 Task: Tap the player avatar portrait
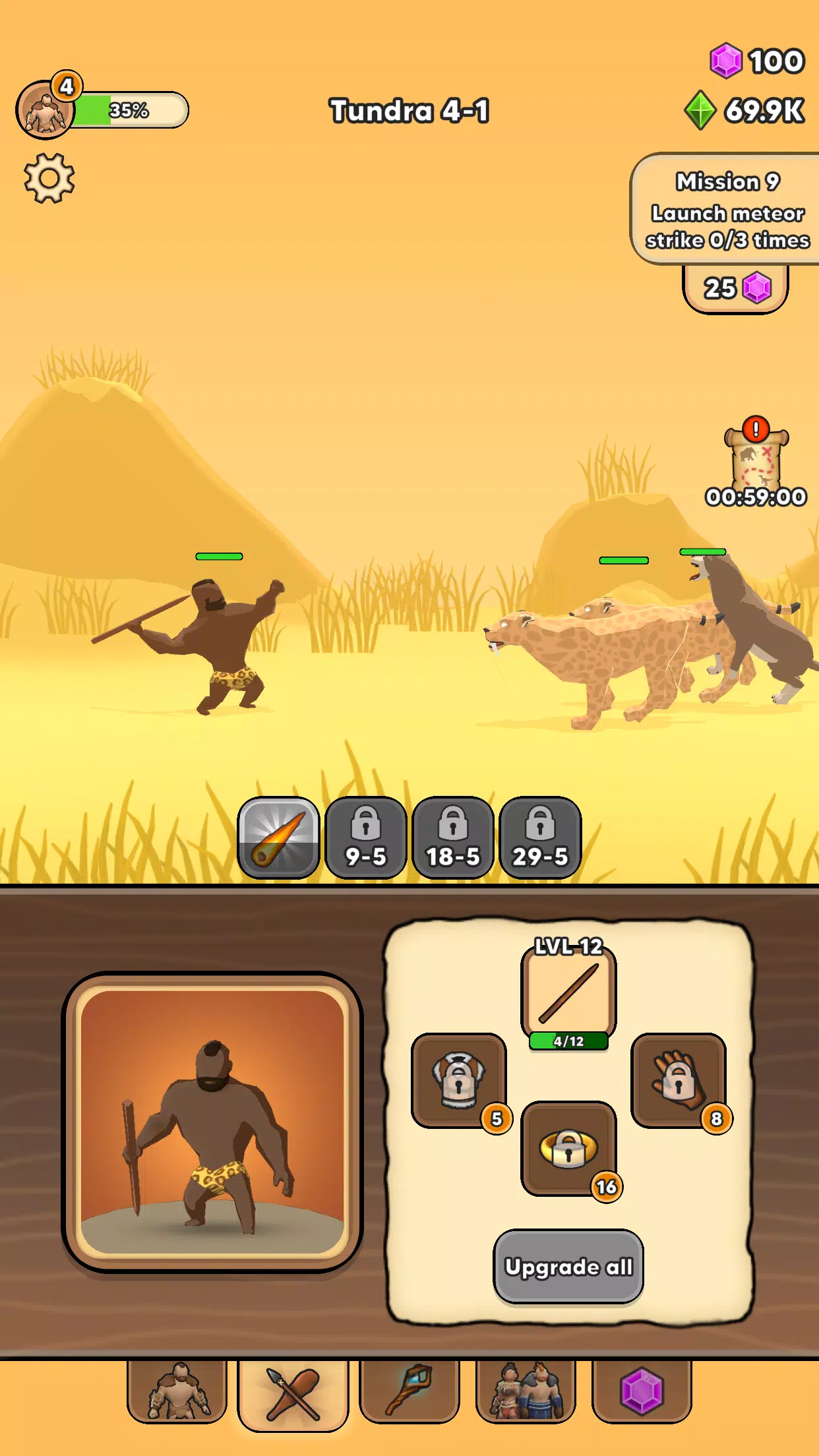[45, 110]
